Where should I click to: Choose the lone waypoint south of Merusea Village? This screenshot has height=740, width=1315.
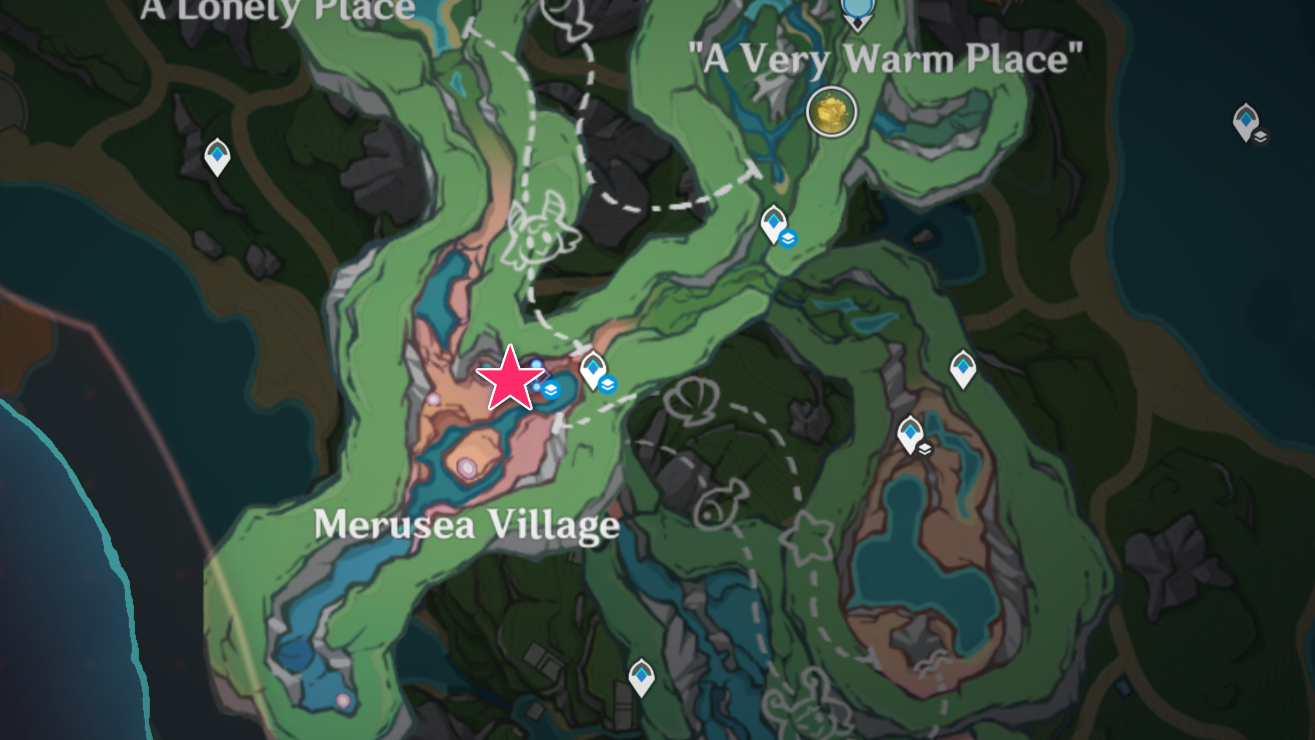pos(641,677)
